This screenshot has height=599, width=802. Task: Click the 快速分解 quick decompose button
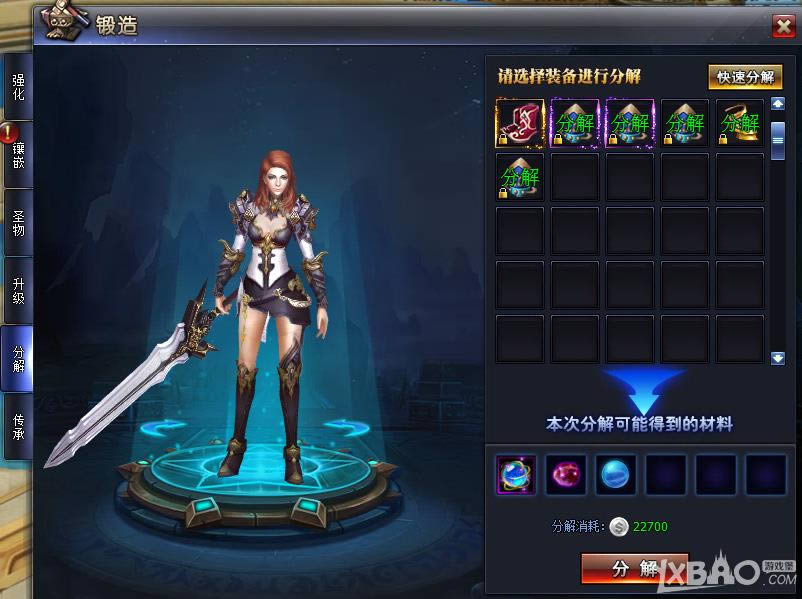(745, 77)
